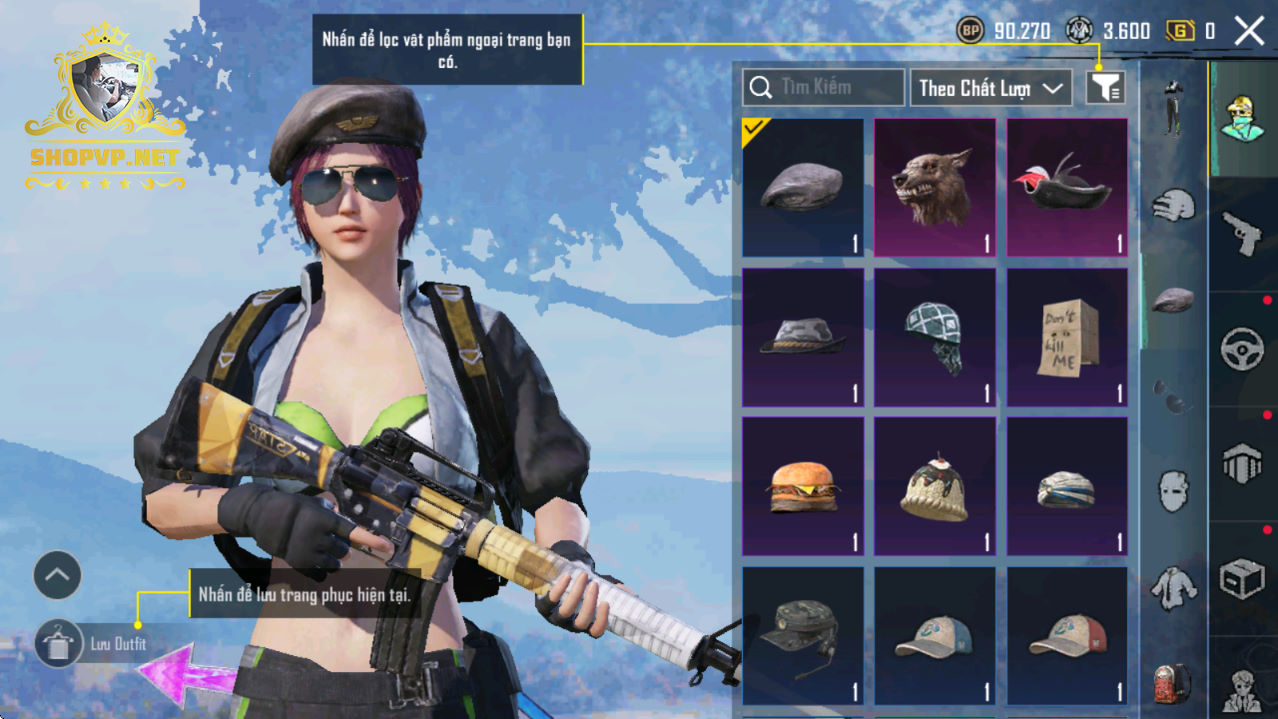This screenshot has height=719, width=1278.
Task: Switch to the face mask category
Action: pyautogui.click(x=1174, y=491)
